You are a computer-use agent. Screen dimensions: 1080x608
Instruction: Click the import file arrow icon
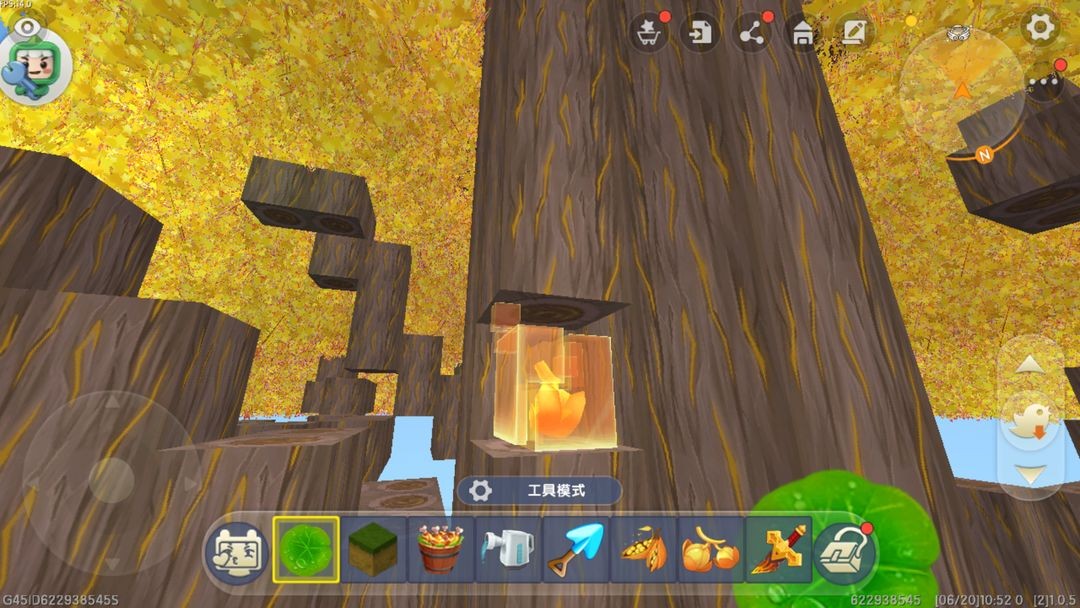point(700,33)
